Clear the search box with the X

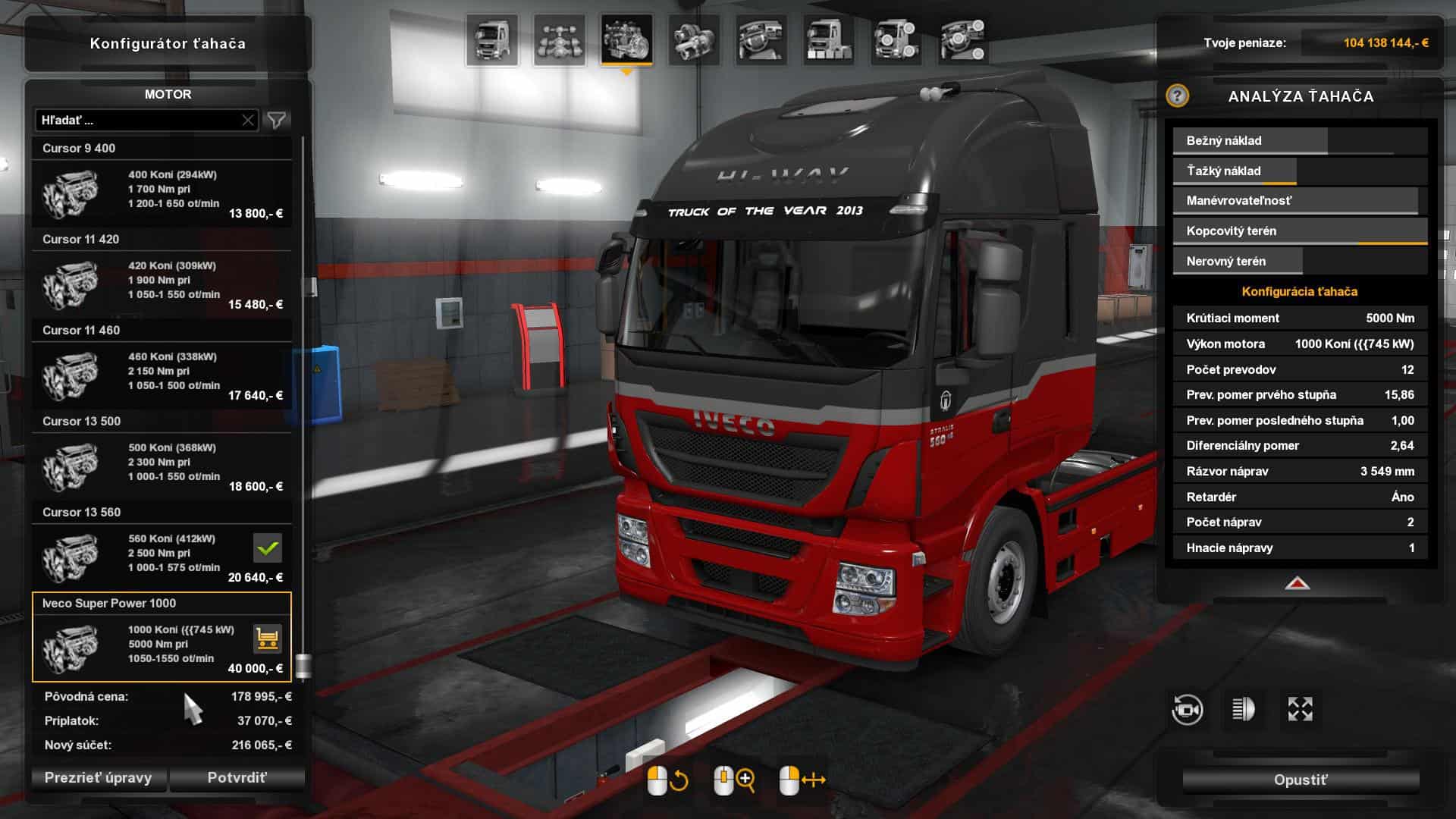click(248, 121)
